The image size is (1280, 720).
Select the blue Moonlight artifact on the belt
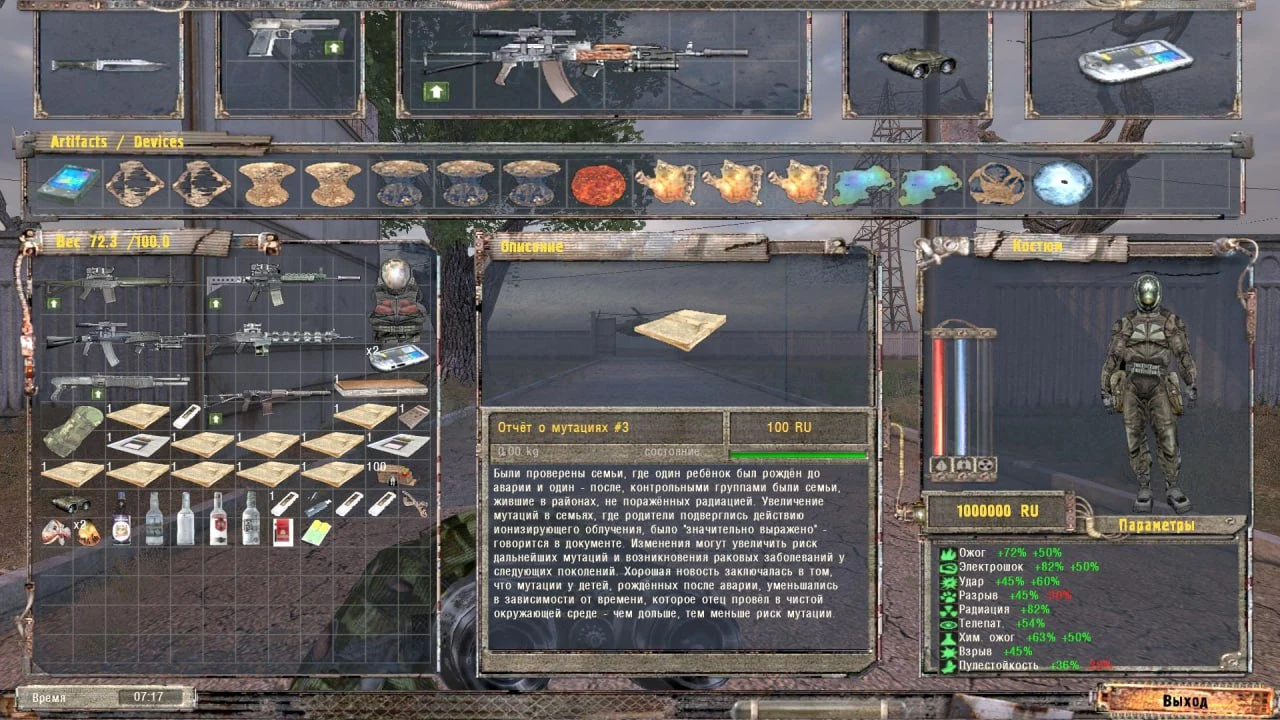pos(1062,181)
